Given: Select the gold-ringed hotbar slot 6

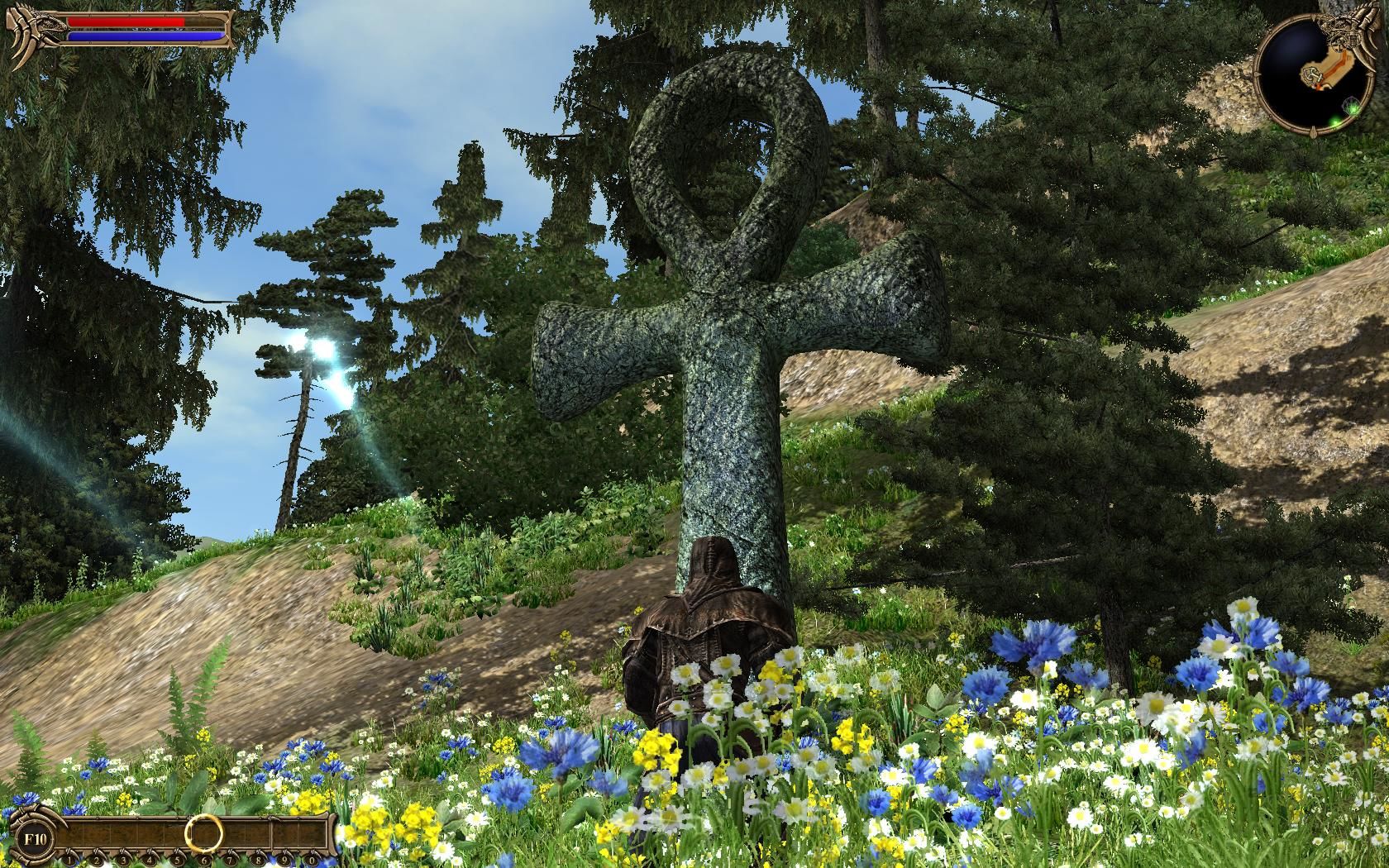Looking at the screenshot, I should tap(203, 833).
